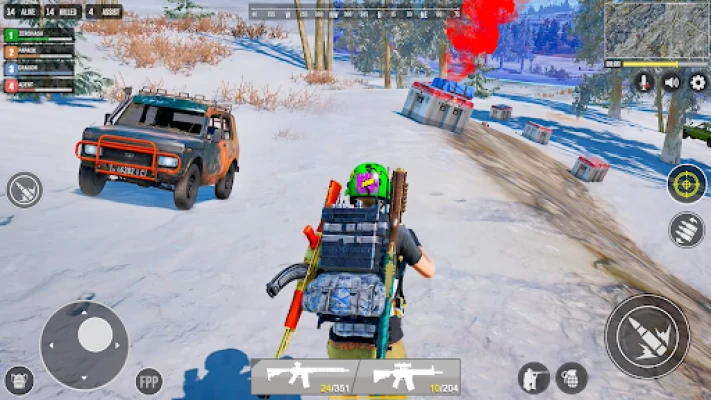The width and height of the screenshot is (711, 400).
Task: Switch view with the FPP button
Action: (149, 381)
